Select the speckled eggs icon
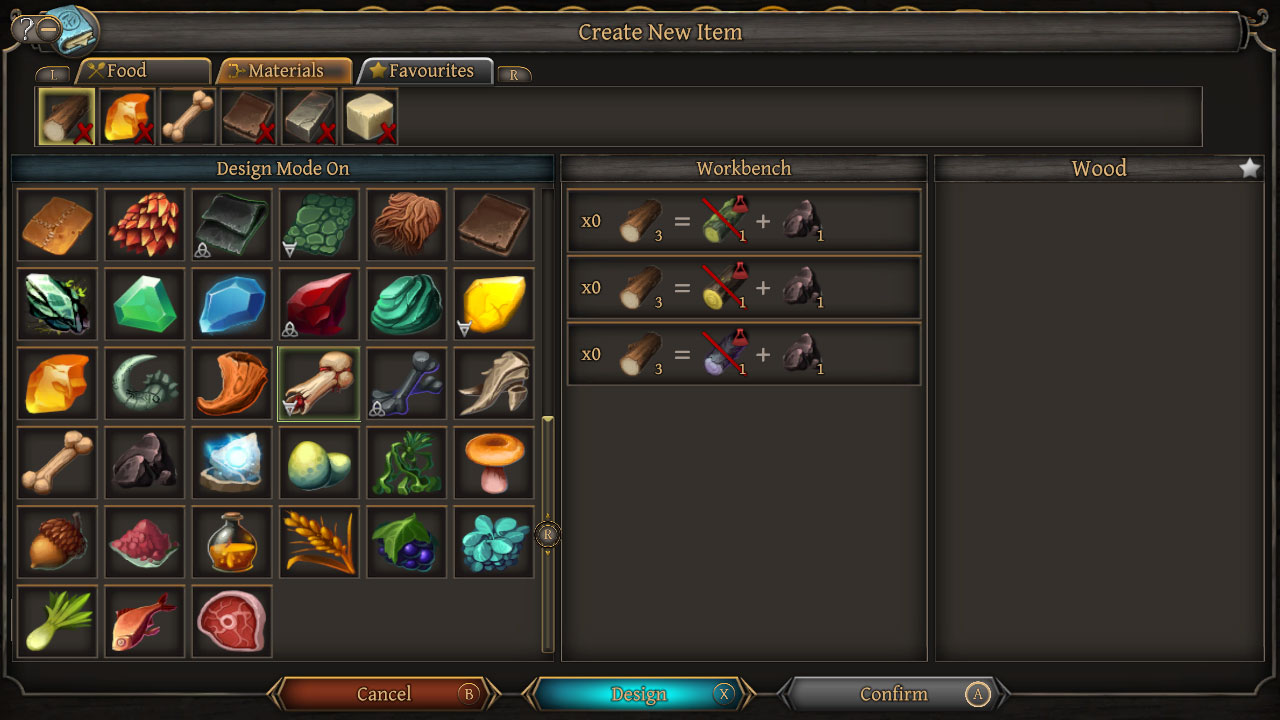 pos(318,462)
